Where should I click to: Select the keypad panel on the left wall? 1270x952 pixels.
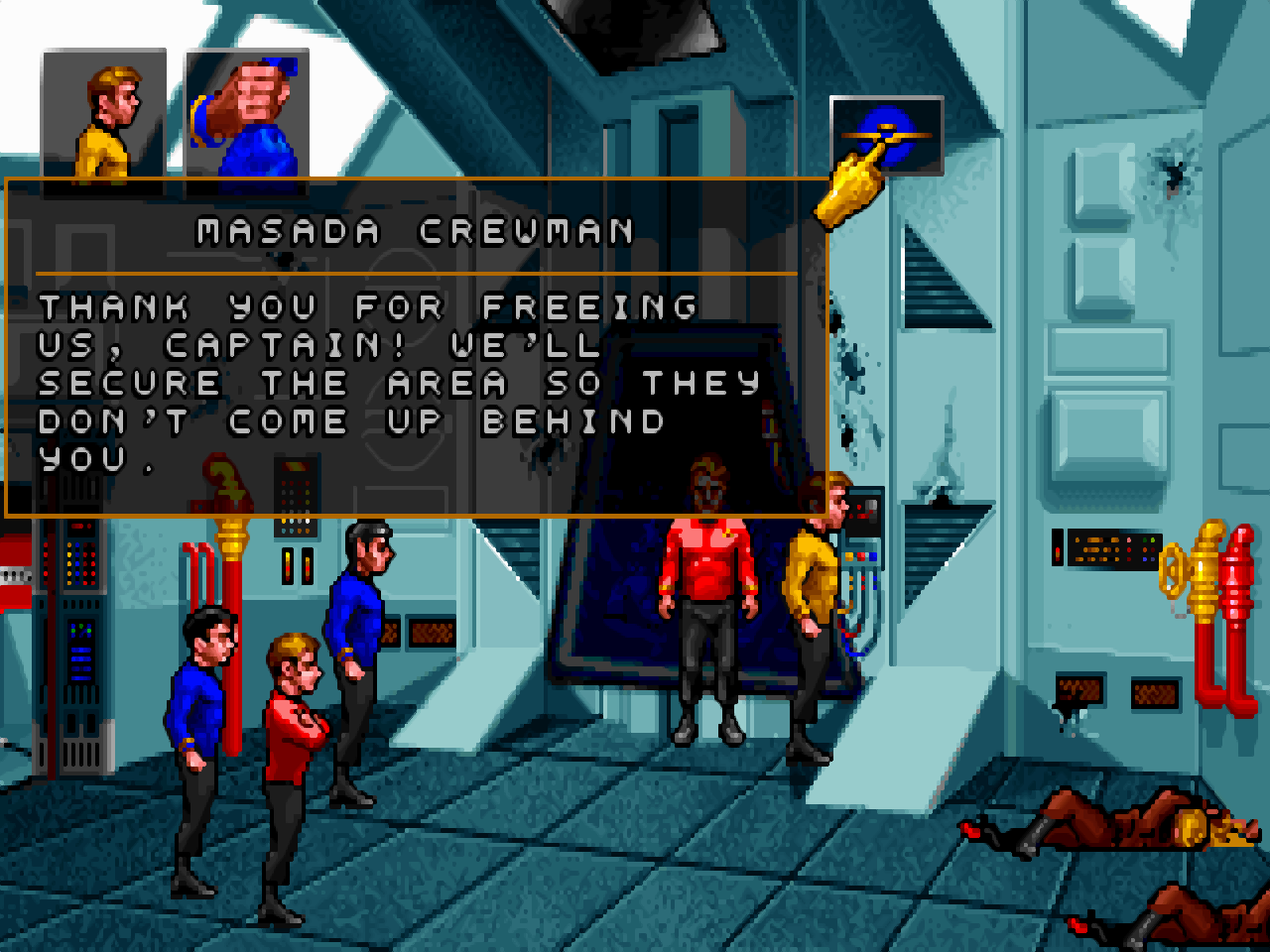pyautogui.click(x=296, y=496)
